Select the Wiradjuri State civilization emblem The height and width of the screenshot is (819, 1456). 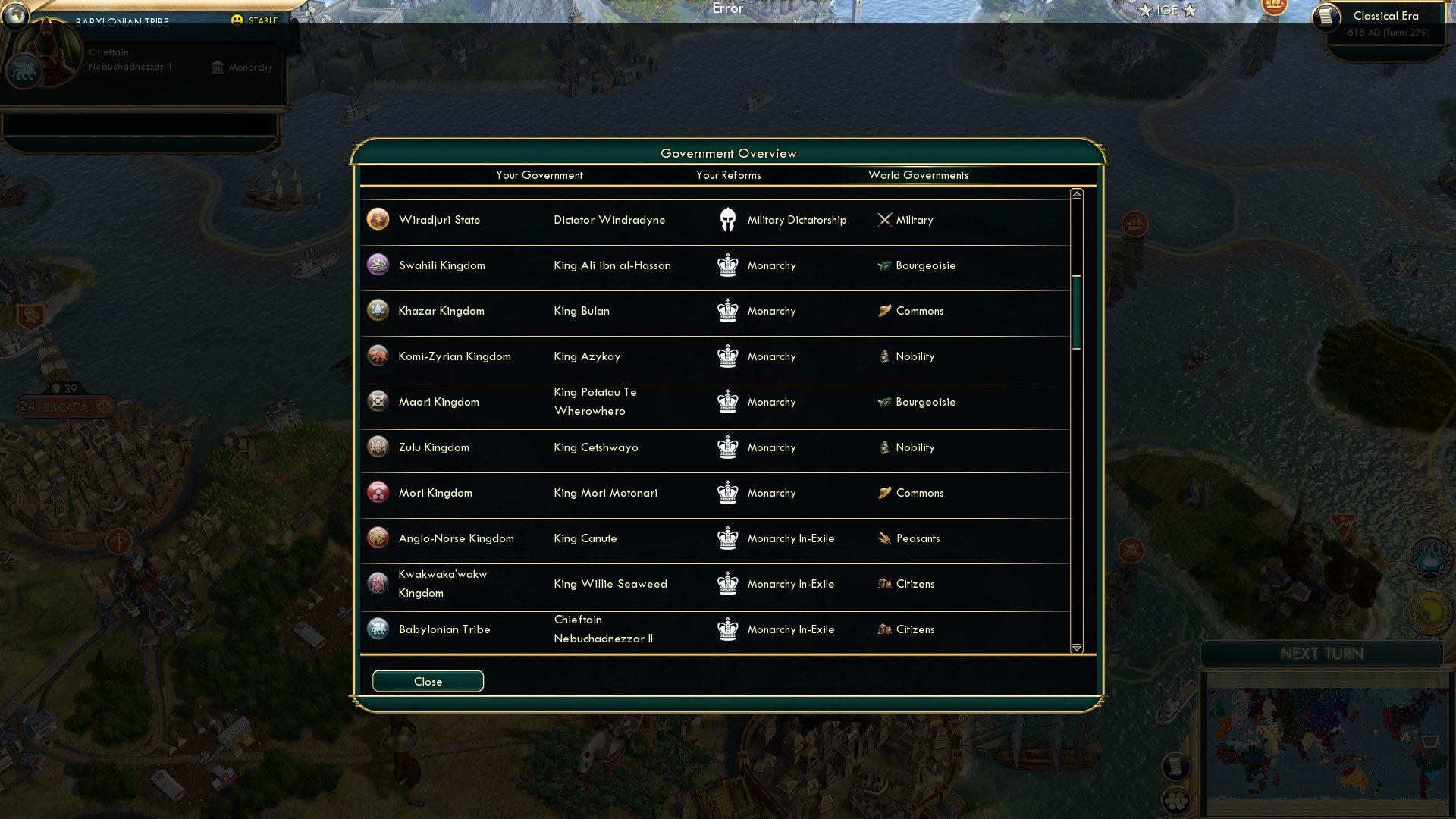(x=377, y=219)
